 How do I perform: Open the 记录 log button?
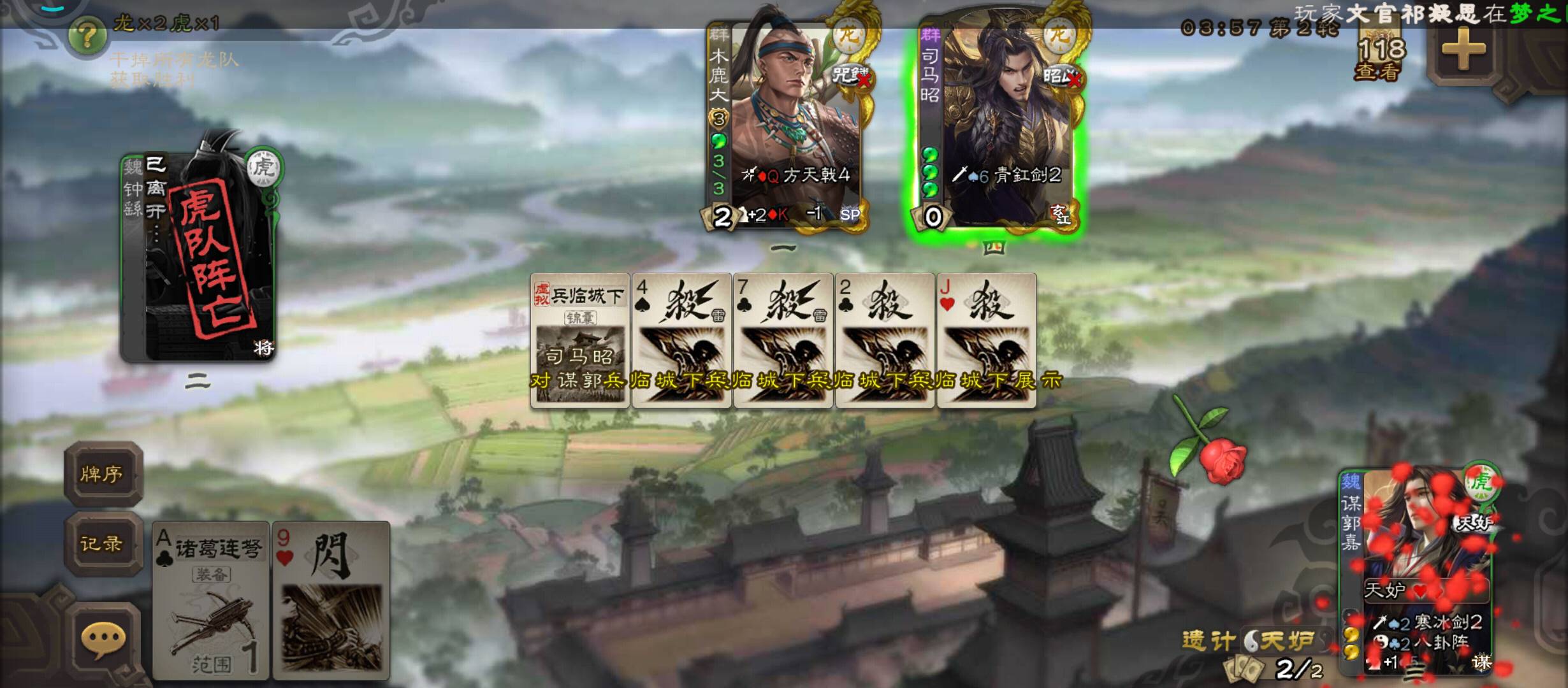click(x=102, y=543)
